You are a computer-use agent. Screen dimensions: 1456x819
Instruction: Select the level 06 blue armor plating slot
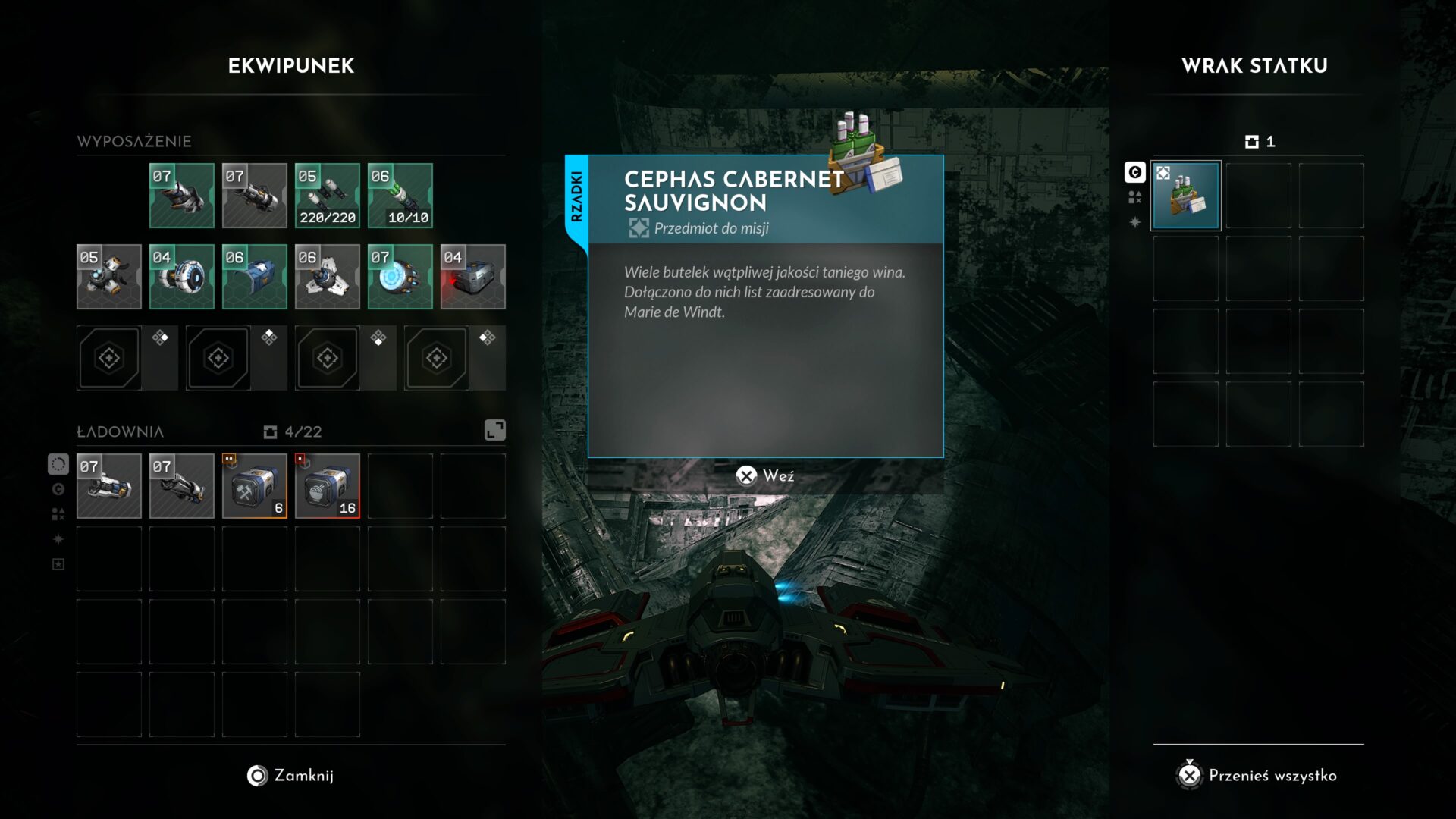pyautogui.click(x=255, y=277)
